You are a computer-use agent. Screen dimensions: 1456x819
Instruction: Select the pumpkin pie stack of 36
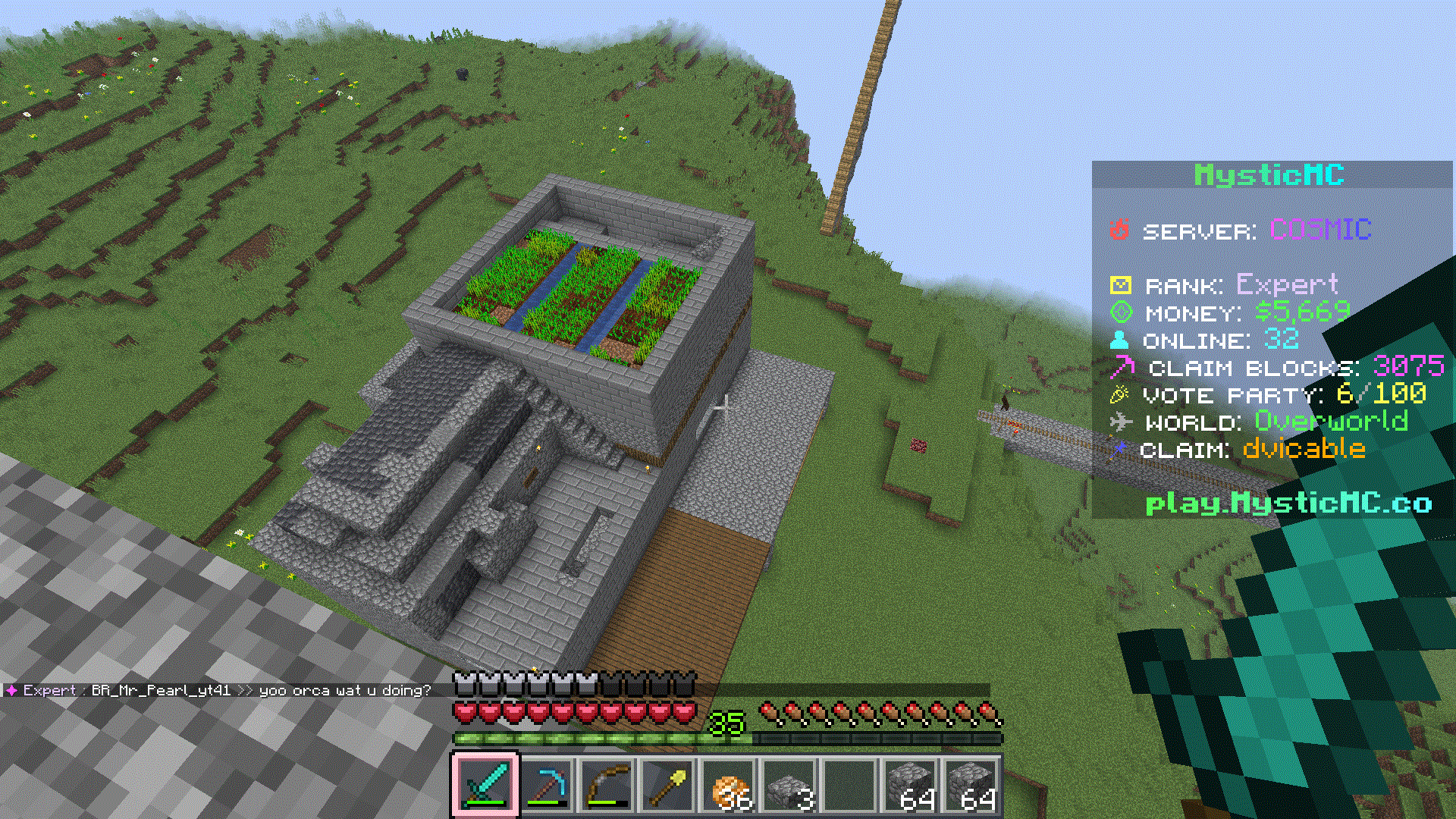click(729, 786)
